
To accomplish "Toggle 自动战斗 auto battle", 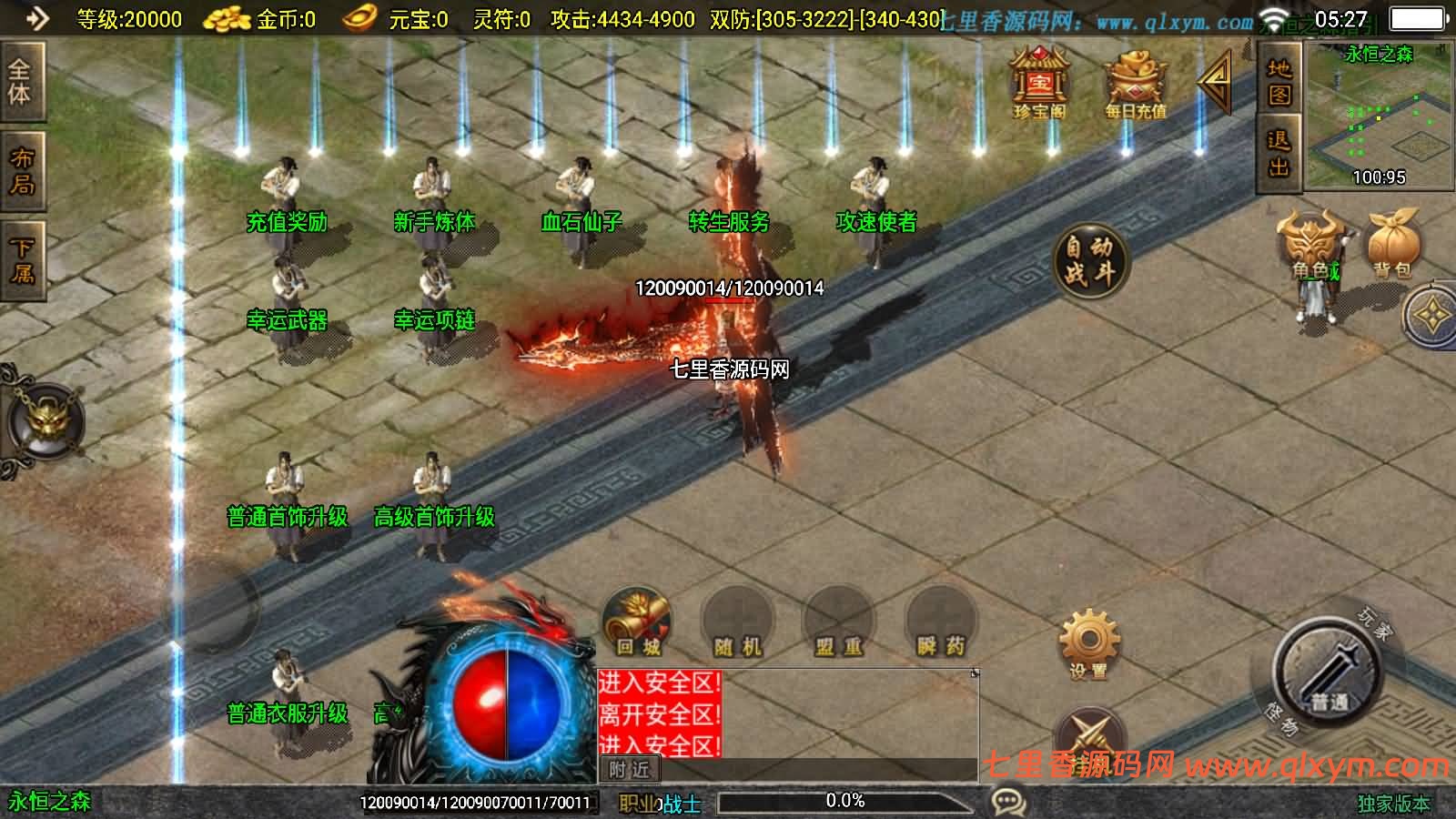I will [1089, 261].
